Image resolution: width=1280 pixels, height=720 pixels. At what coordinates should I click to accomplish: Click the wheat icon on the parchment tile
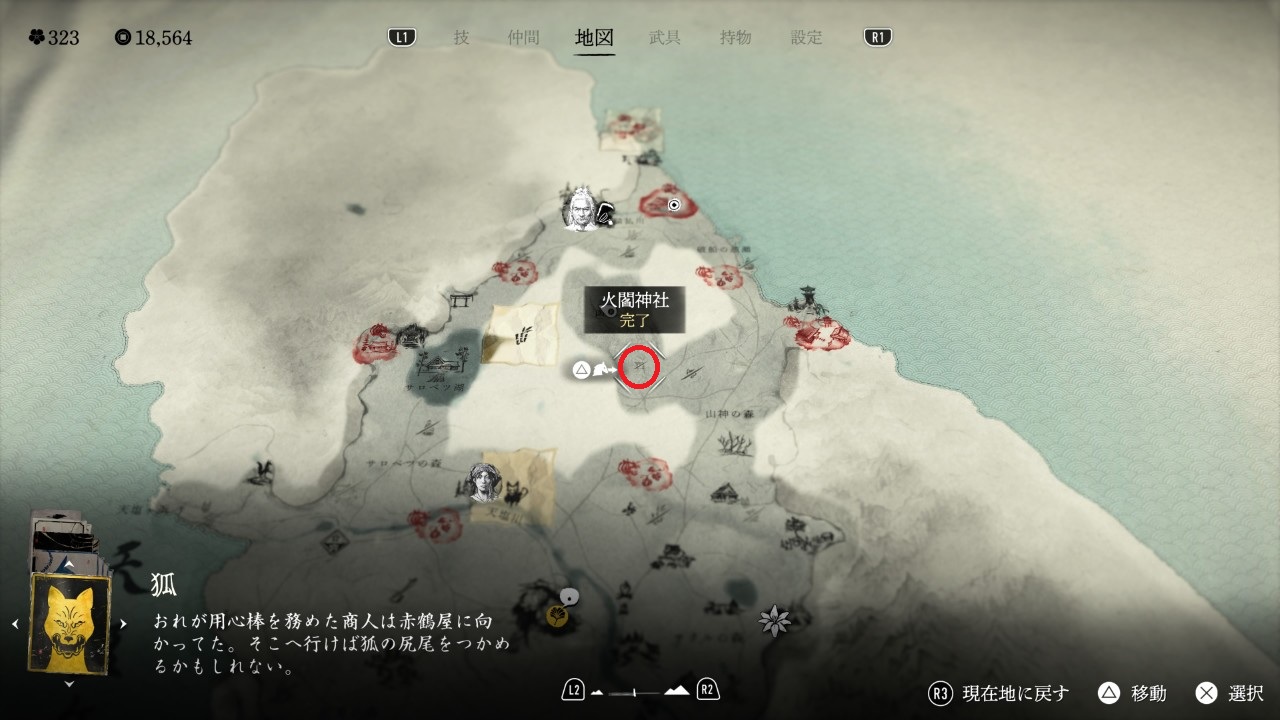pyautogui.click(x=520, y=335)
